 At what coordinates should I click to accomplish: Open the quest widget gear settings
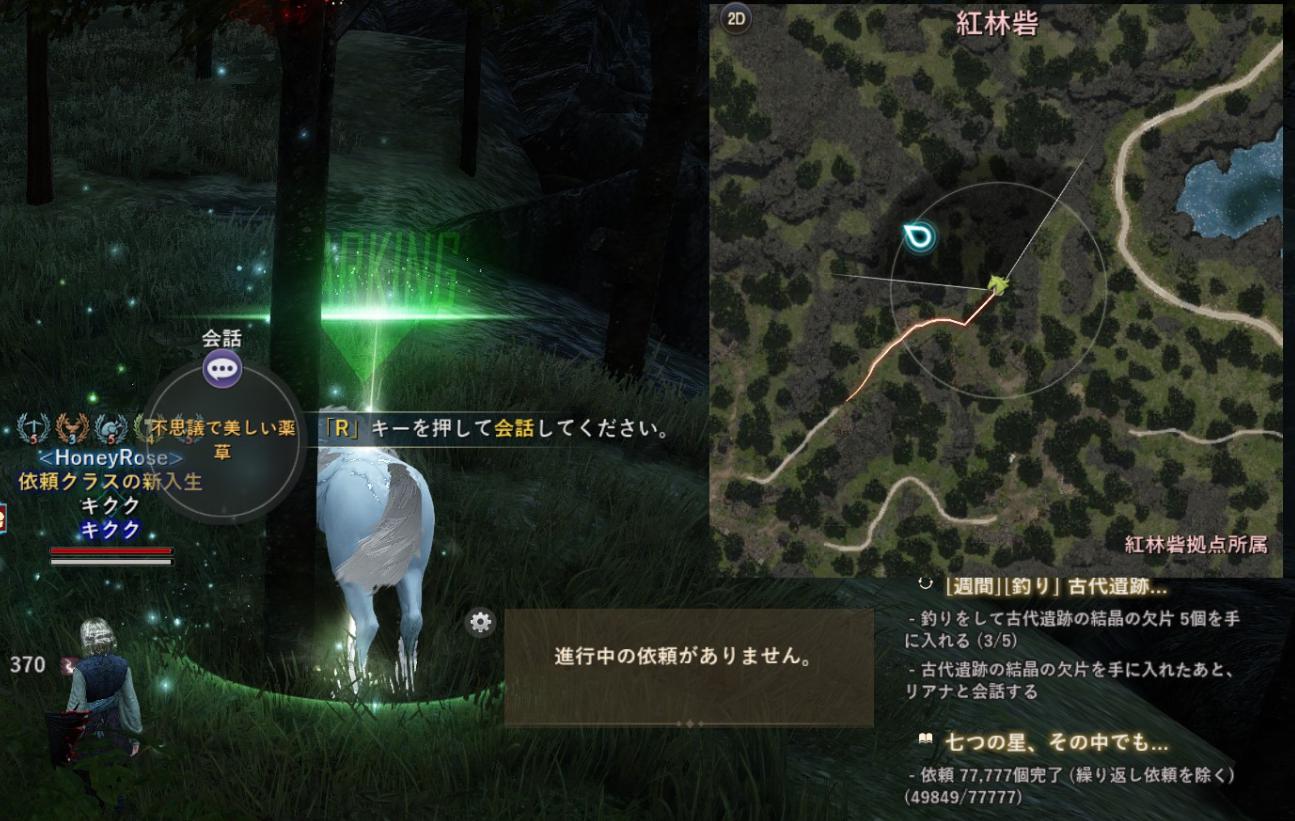click(x=481, y=623)
